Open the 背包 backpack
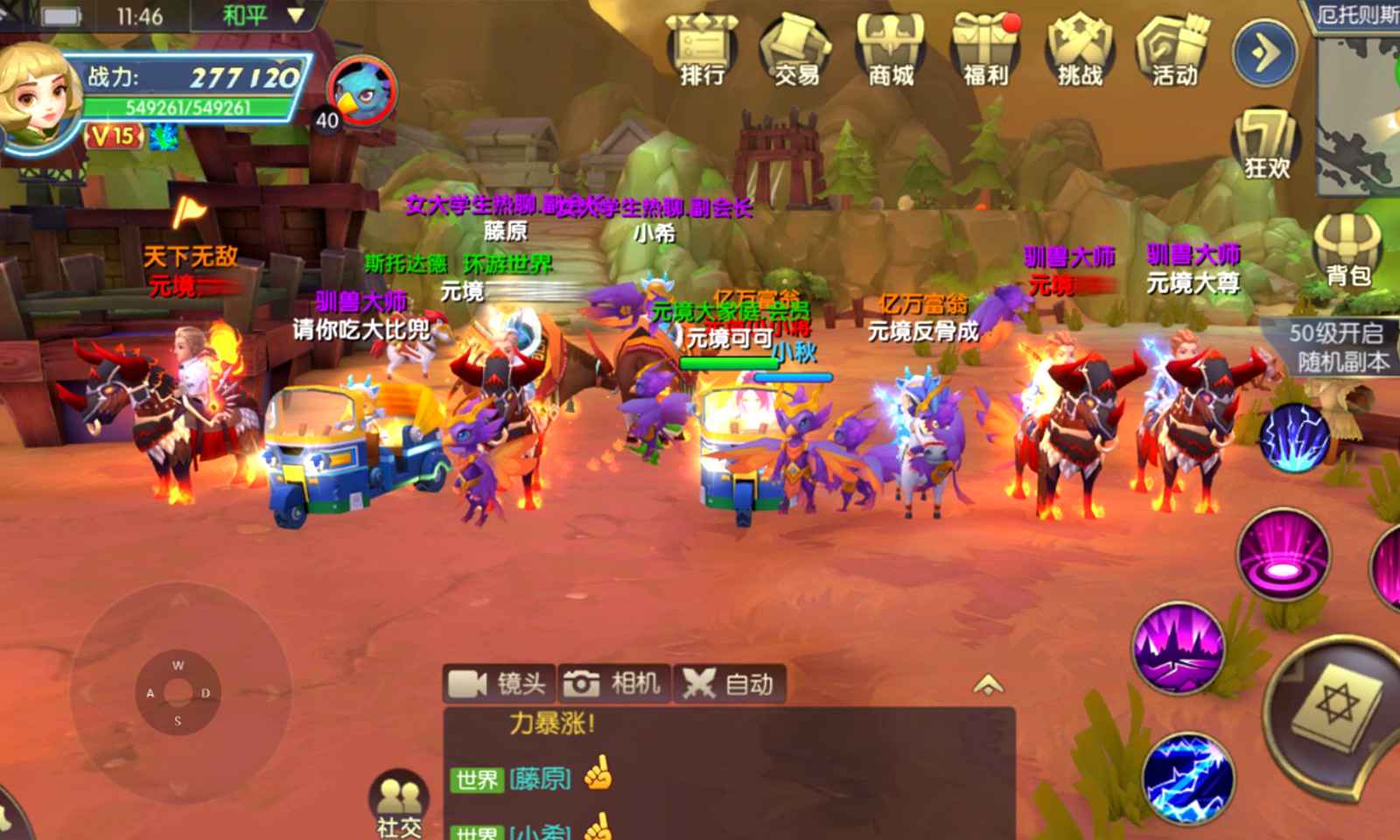The height and width of the screenshot is (840, 1400). click(1347, 249)
